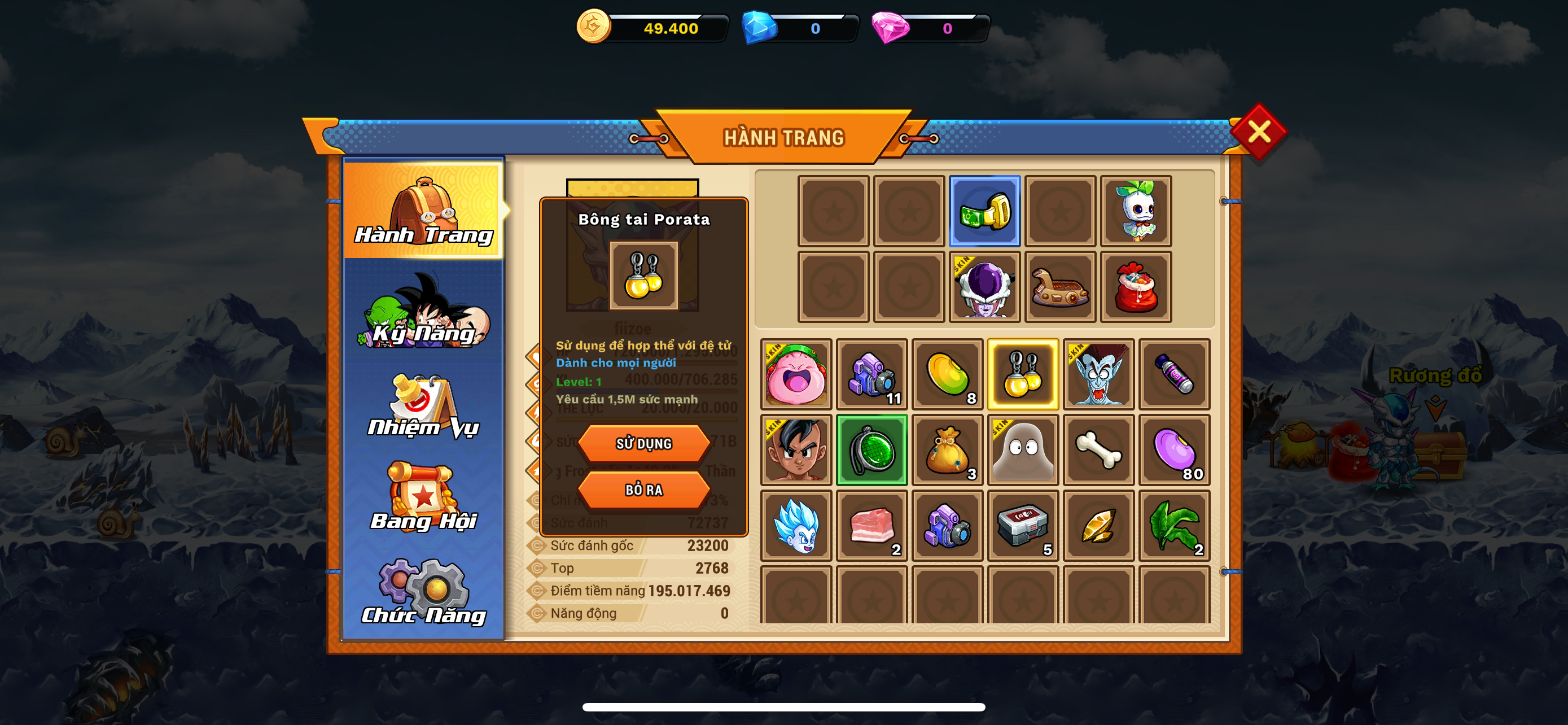Click the red gift bag slot
Screen dimensions: 1568x725
tap(1136, 287)
